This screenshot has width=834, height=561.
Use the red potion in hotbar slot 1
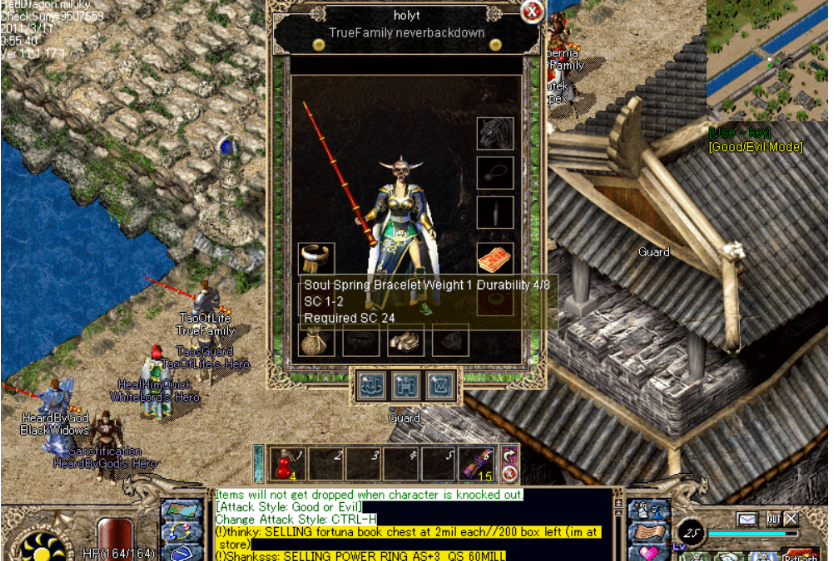tap(285, 463)
